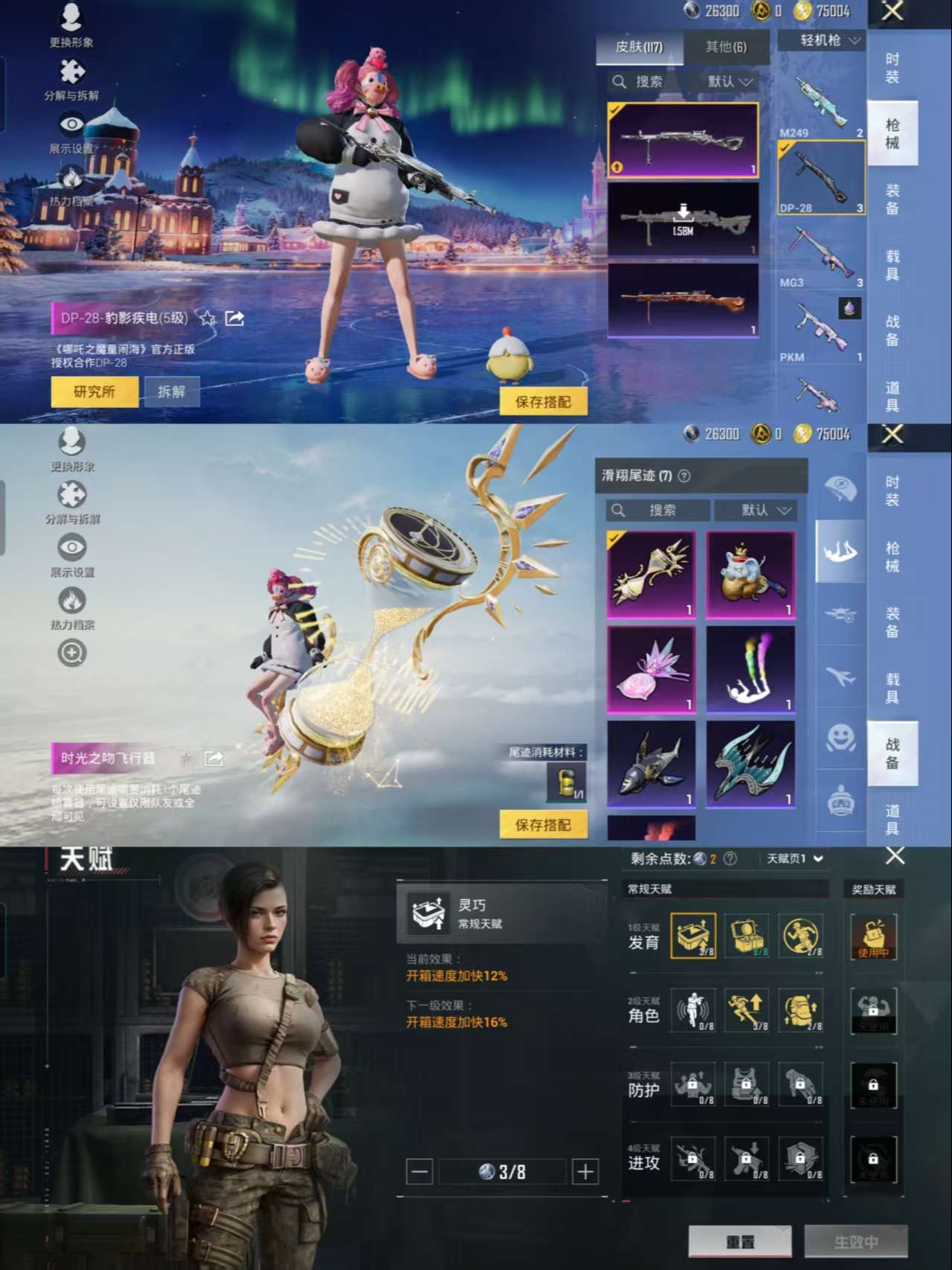Screen dimensions: 952x1270
Task: Select the 使用中 reward talent icon
Action: pos(873,936)
